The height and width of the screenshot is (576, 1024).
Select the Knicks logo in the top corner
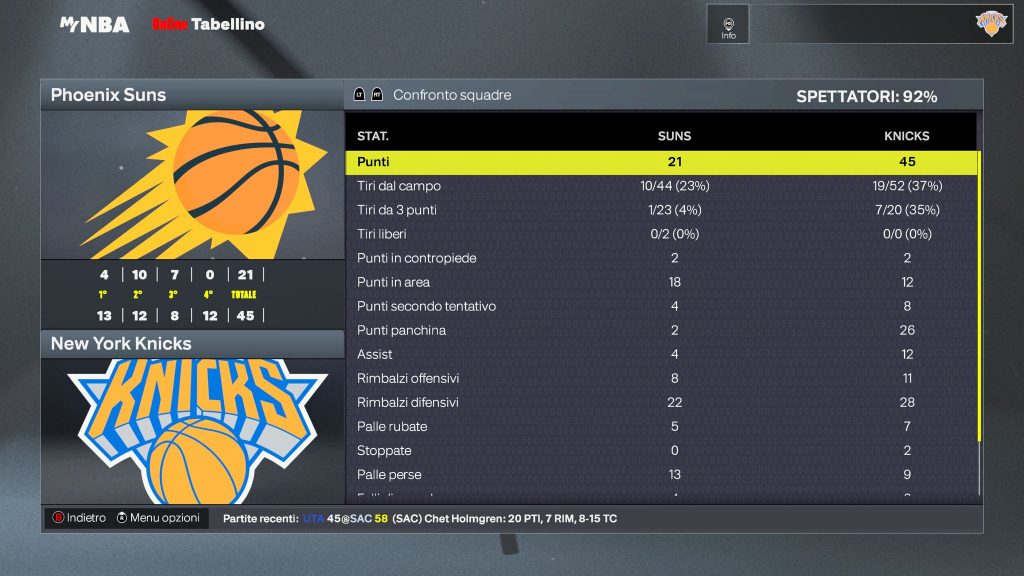[991, 24]
